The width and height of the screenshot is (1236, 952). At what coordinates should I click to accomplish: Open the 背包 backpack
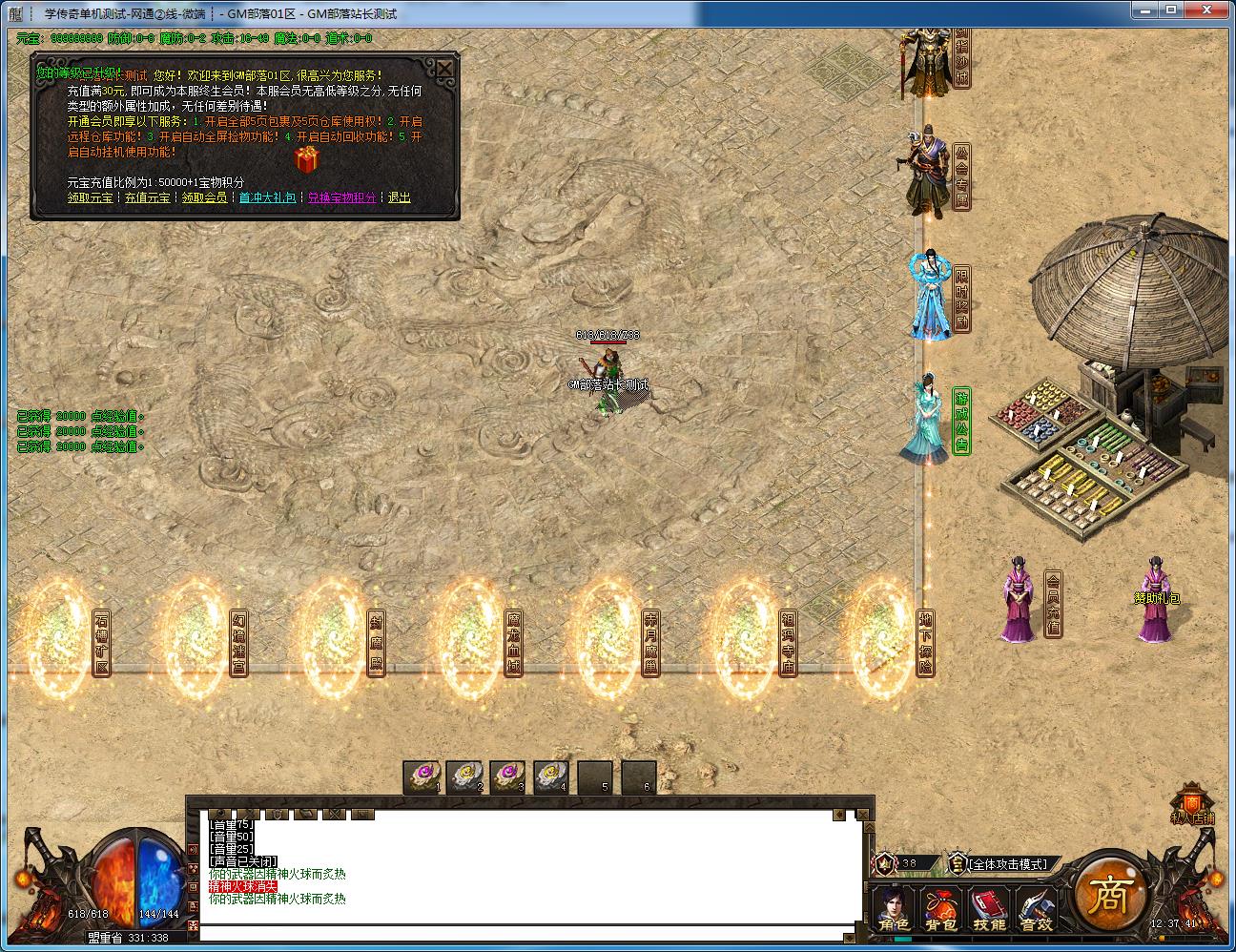940,910
